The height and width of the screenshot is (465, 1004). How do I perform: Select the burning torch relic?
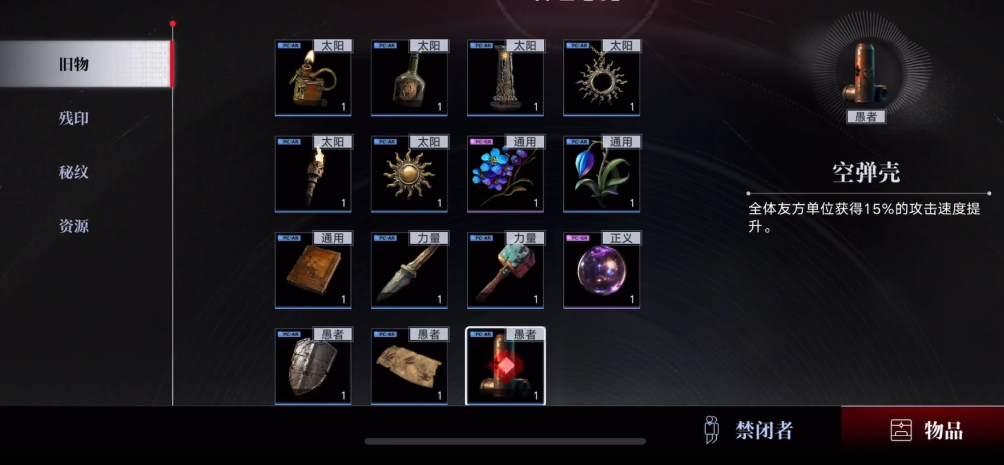tap(313, 176)
